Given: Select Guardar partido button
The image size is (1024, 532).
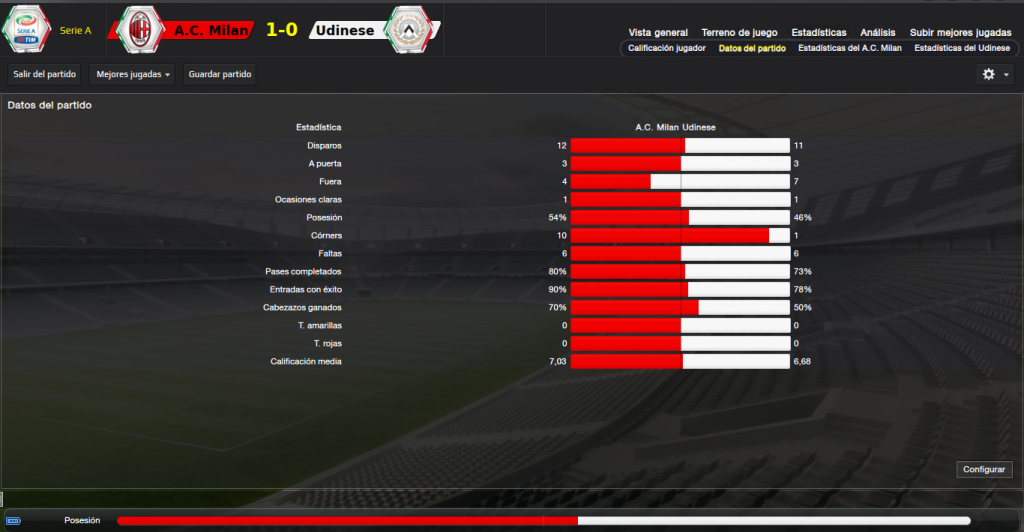Looking at the screenshot, I should pos(220,74).
